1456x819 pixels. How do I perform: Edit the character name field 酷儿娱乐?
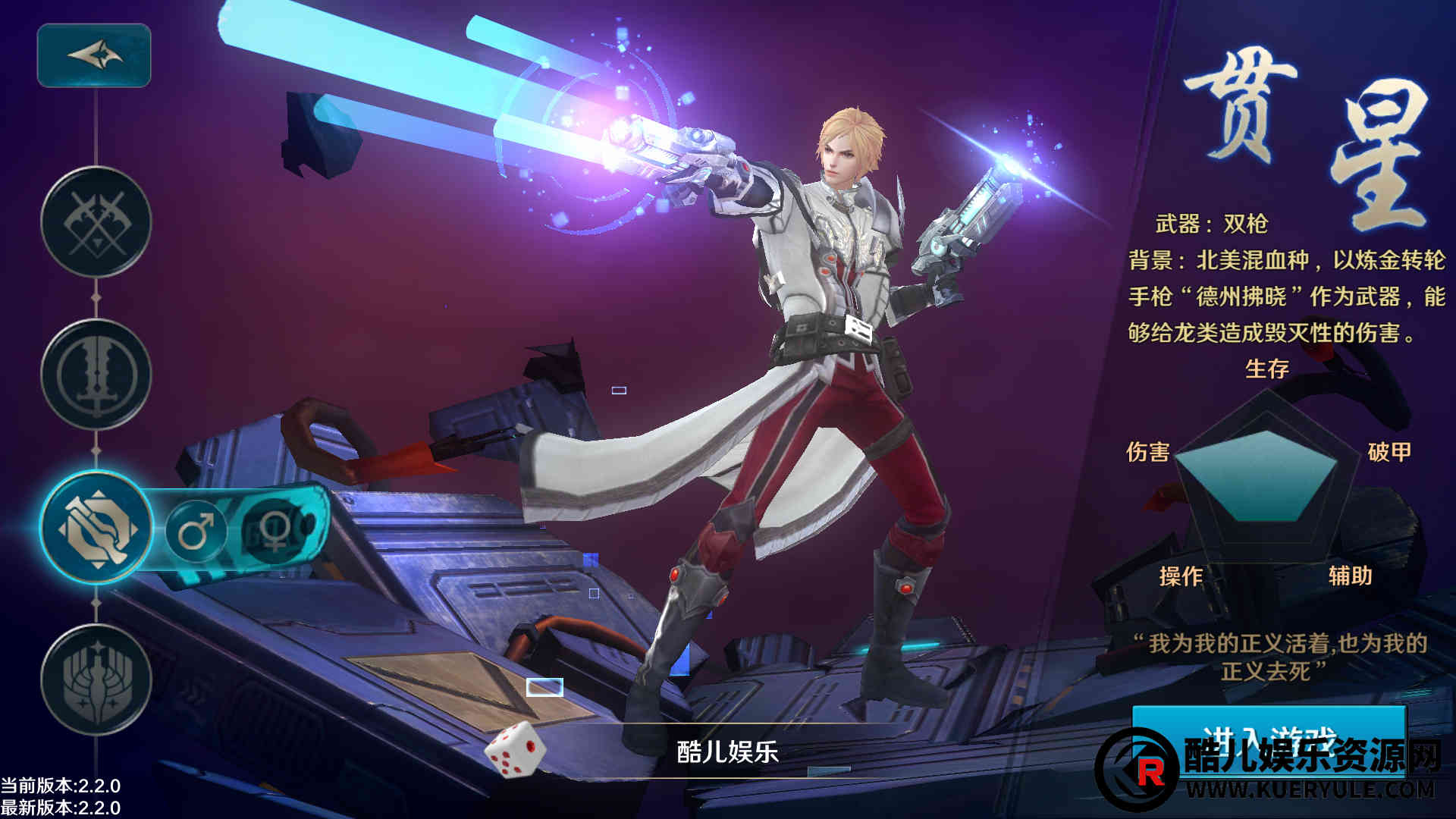point(728,751)
